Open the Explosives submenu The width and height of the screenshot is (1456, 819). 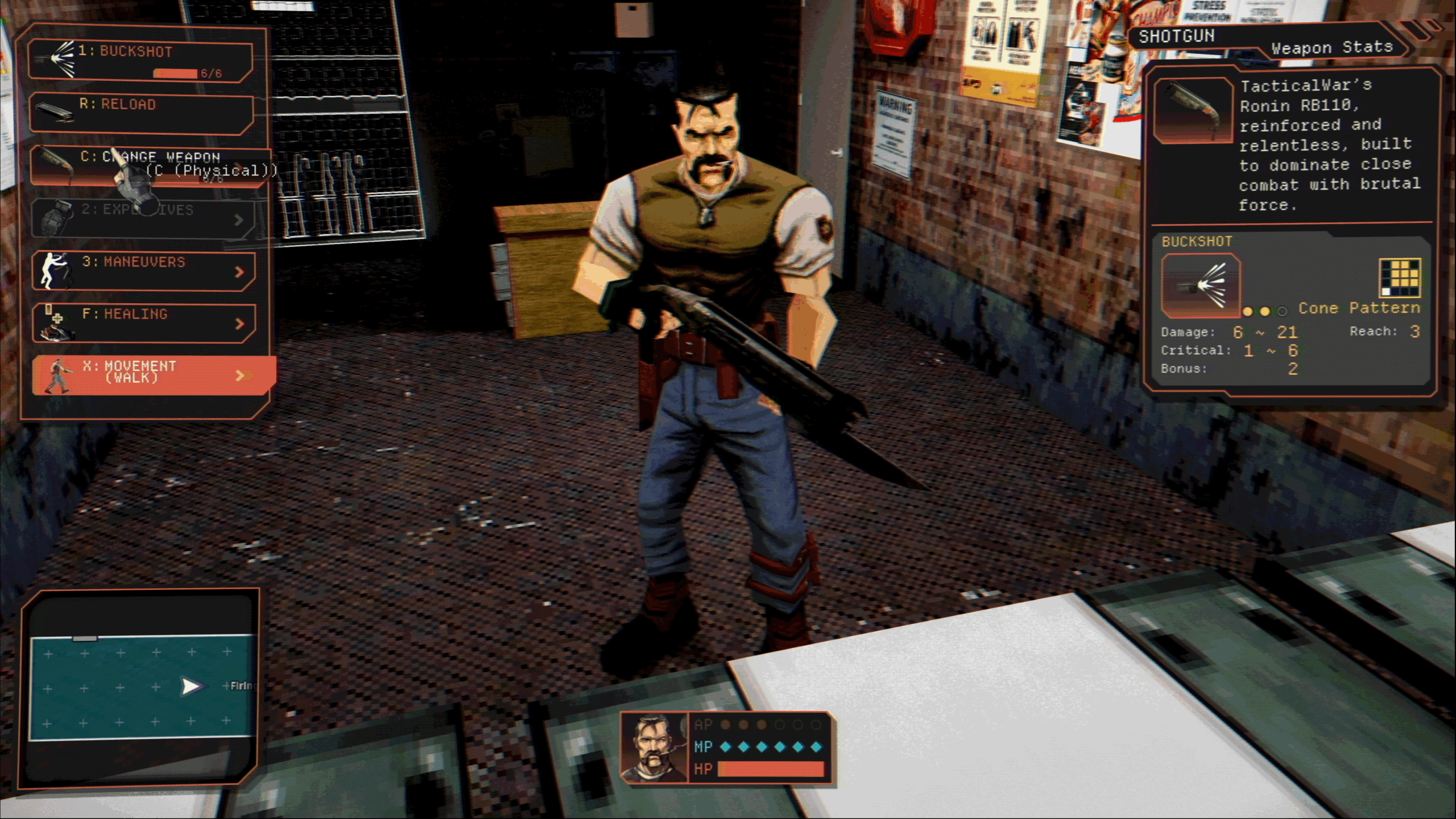point(141,218)
